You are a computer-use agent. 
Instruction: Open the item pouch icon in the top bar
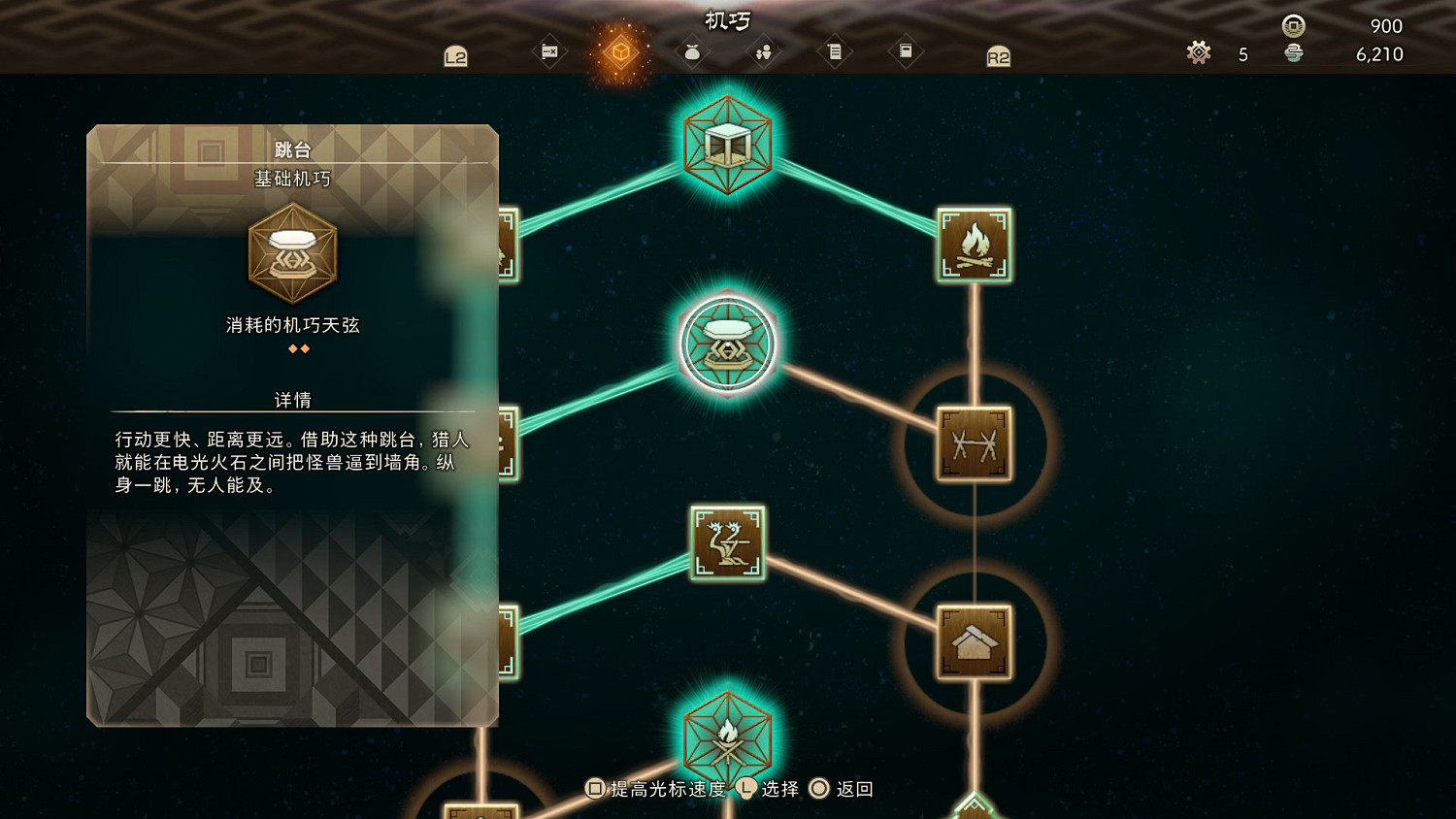(691, 51)
